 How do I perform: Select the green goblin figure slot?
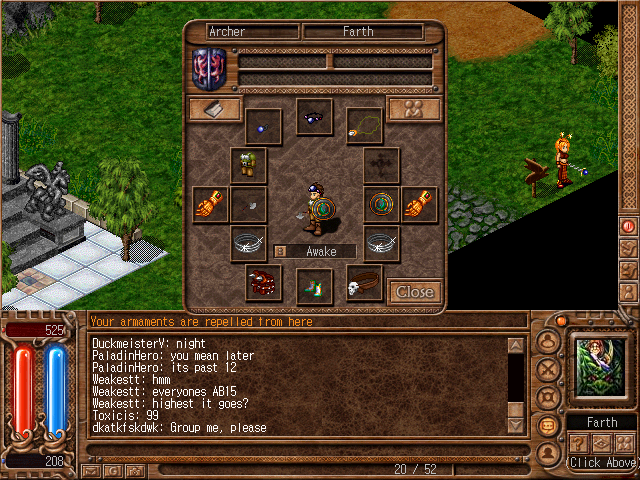(248, 165)
